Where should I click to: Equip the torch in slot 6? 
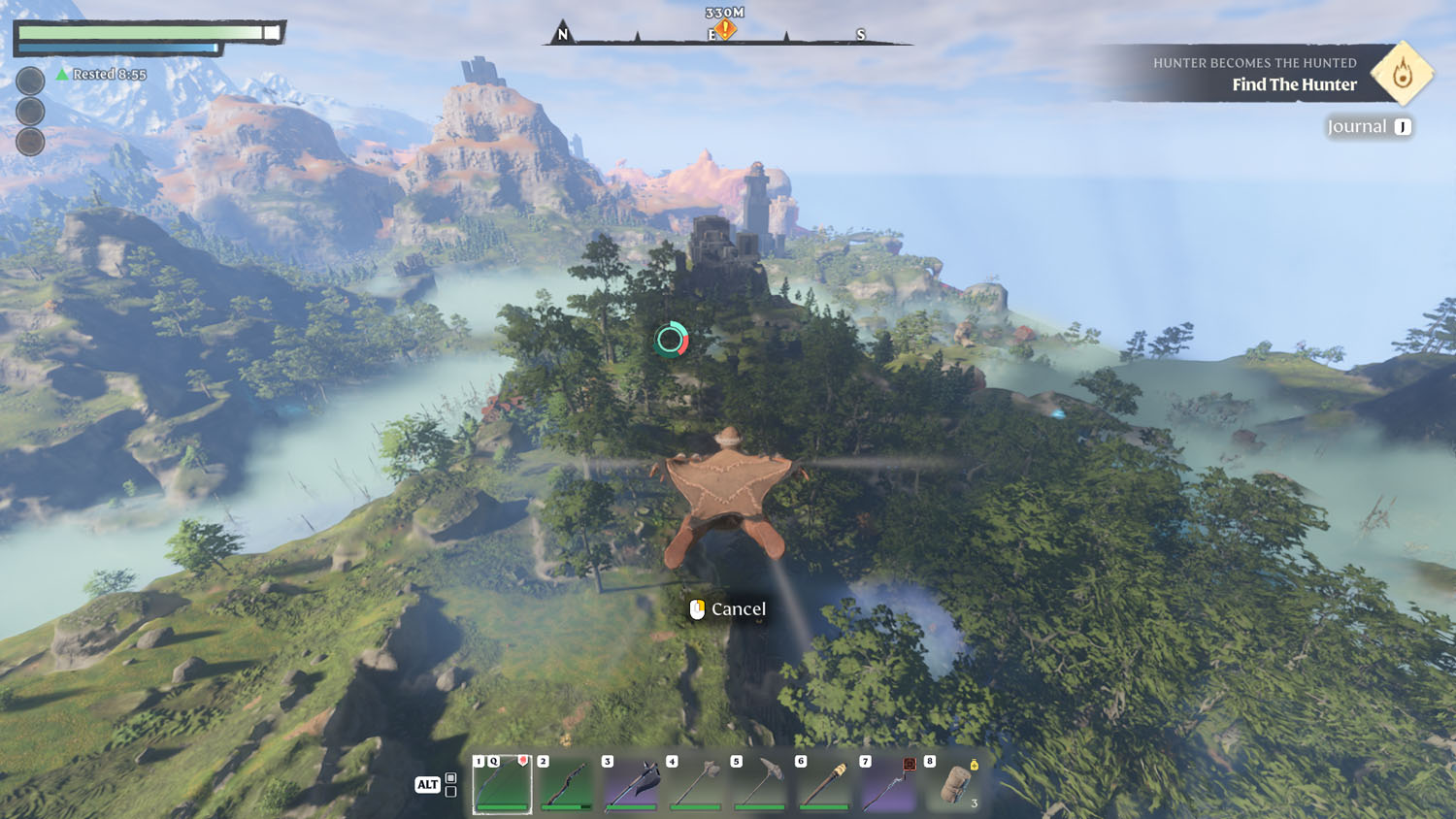(x=824, y=784)
